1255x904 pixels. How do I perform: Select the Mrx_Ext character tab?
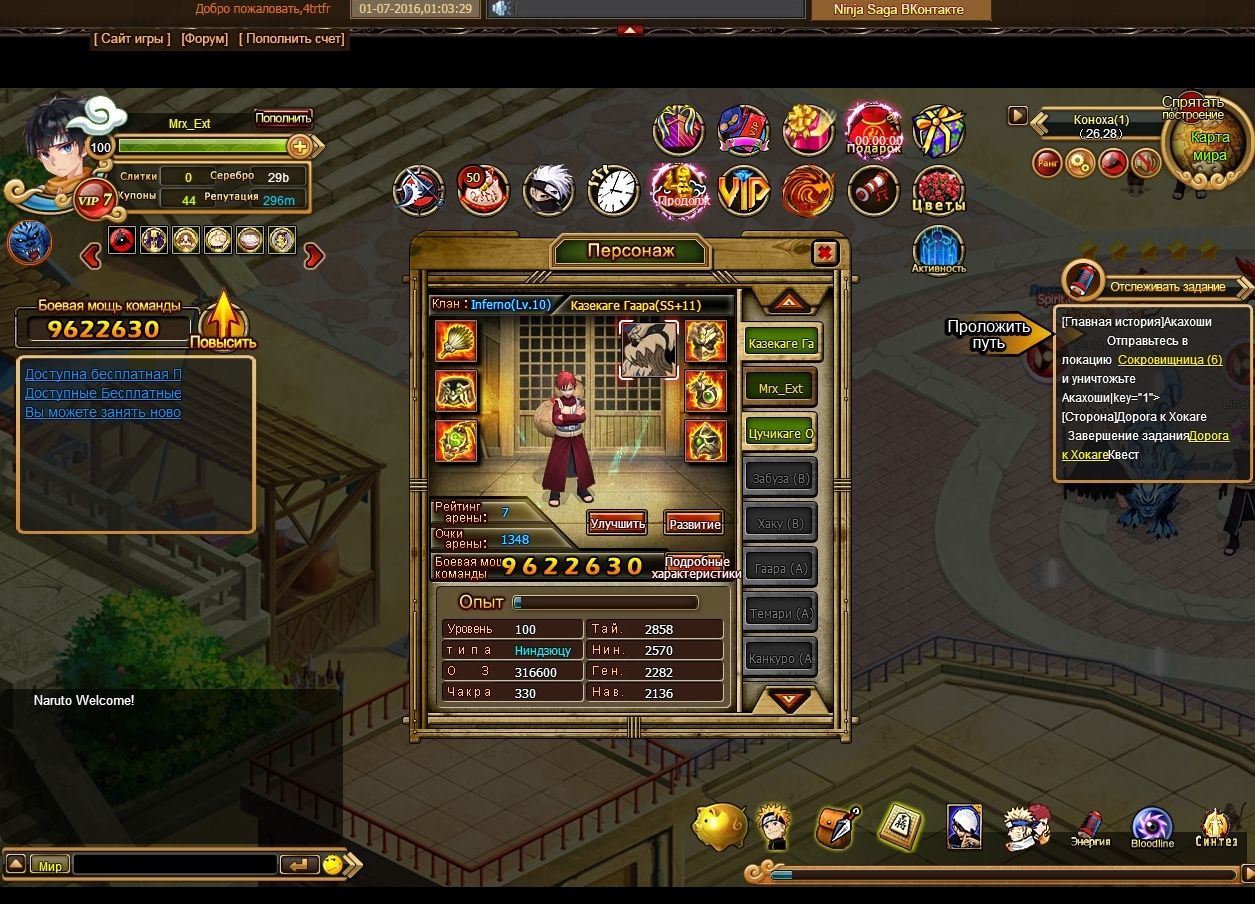pos(781,388)
